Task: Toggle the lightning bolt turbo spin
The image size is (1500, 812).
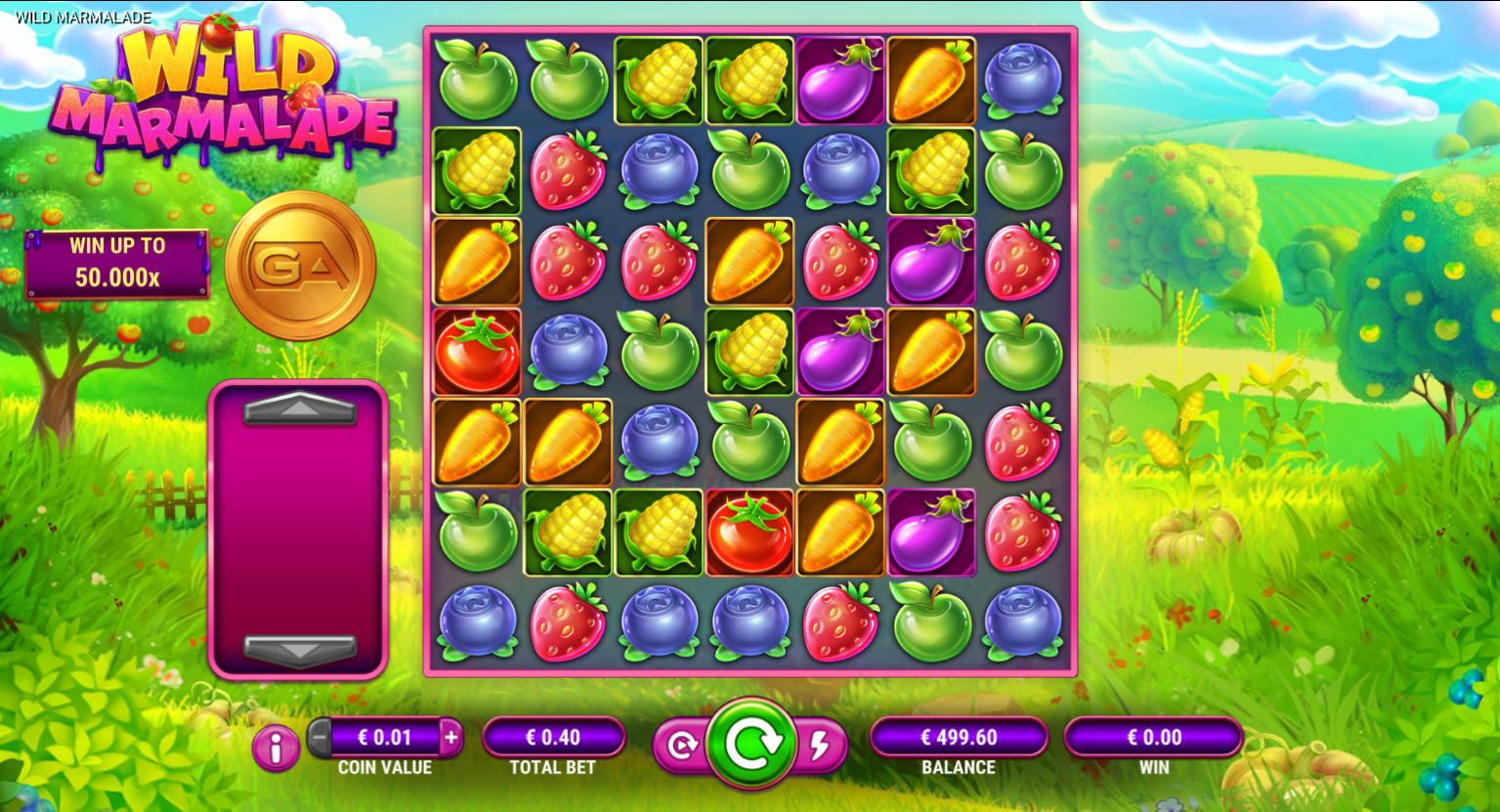Action: tap(821, 747)
